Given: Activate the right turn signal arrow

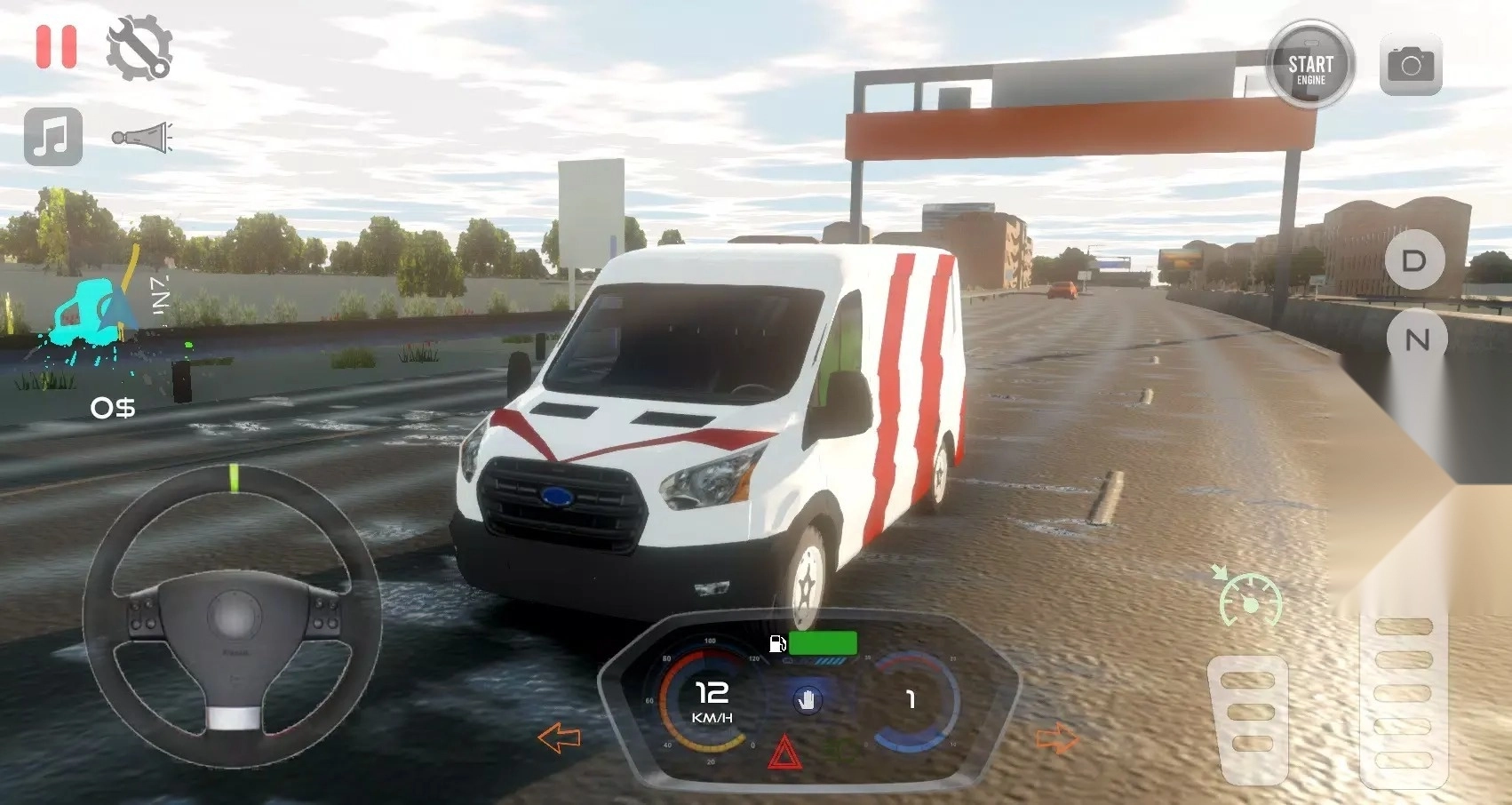Looking at the screenshot, I should 1056,737.
